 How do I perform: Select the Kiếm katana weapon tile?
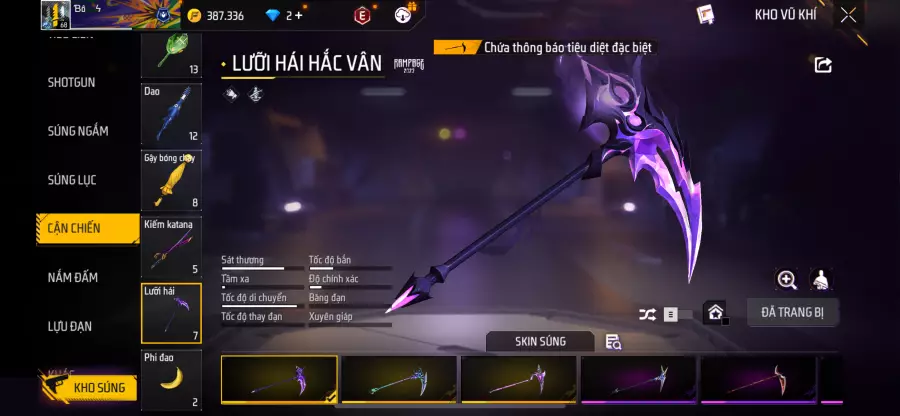coord(171,246)
